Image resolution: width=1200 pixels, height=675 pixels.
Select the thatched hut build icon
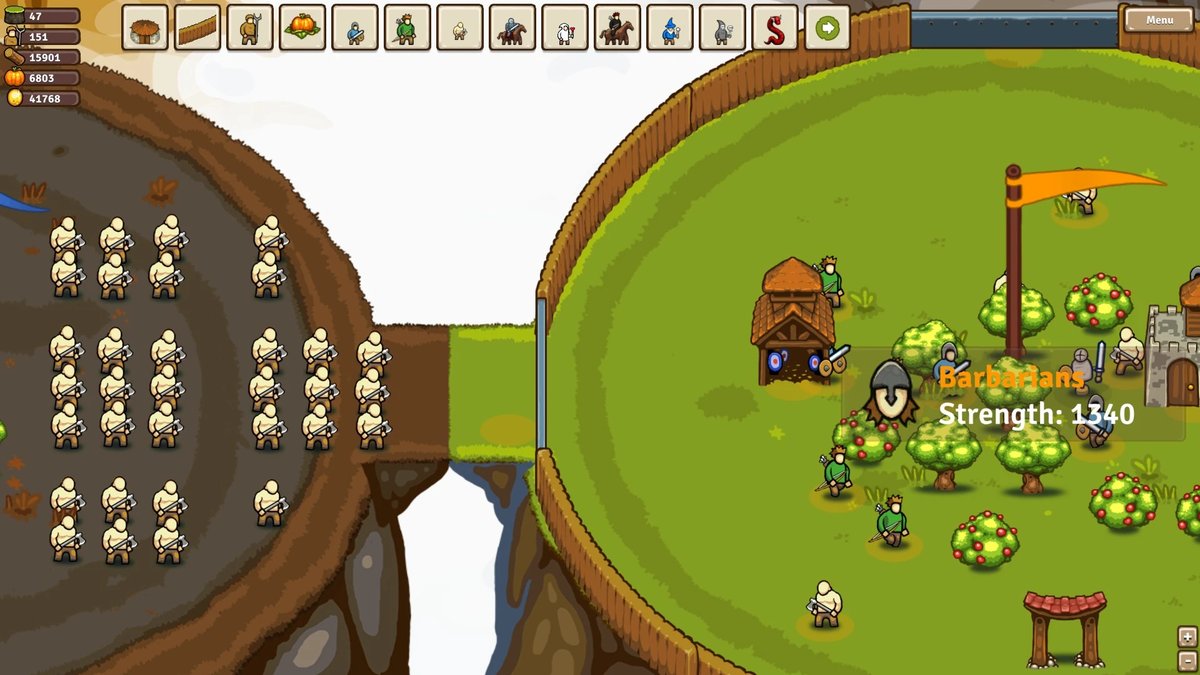coord(145,28)
